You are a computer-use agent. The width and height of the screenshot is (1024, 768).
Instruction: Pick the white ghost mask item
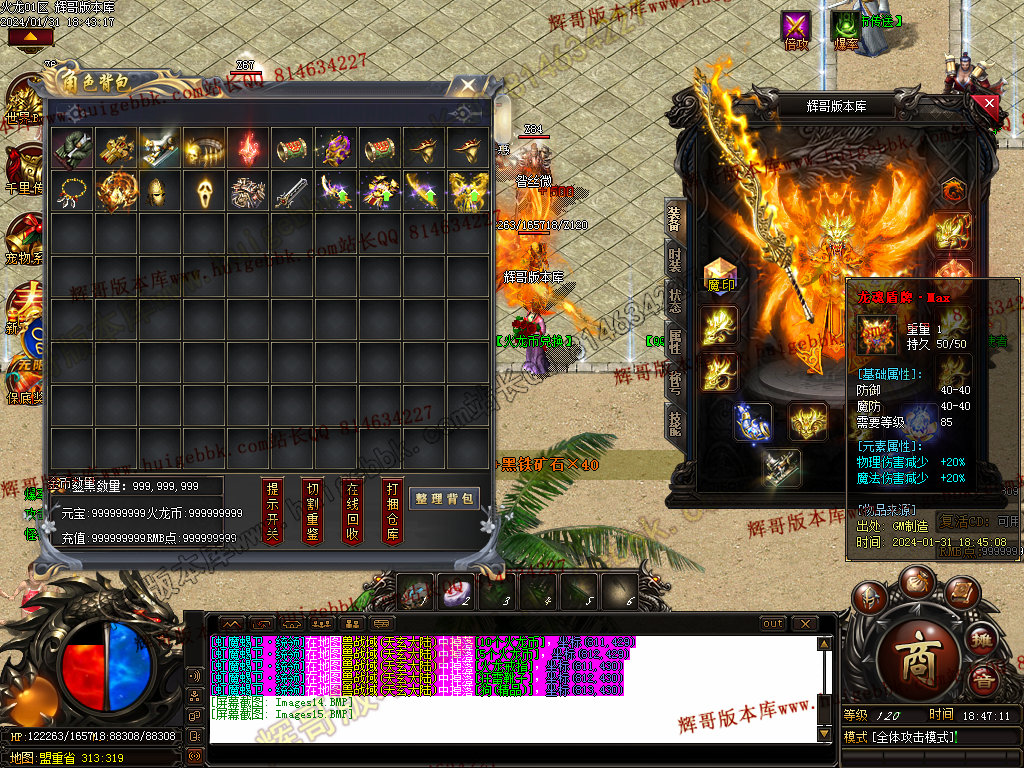204,190
